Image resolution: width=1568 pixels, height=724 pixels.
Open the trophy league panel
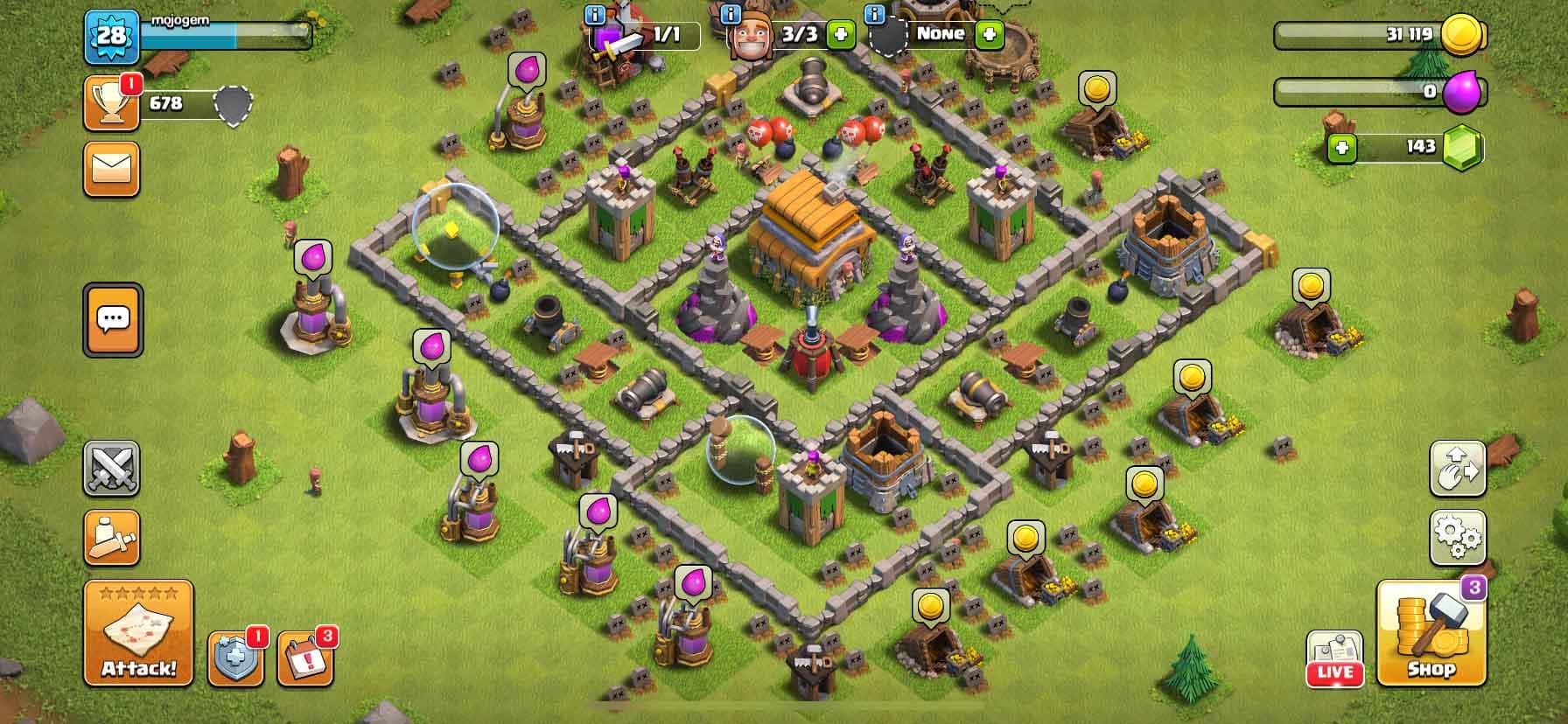point(111,104)
